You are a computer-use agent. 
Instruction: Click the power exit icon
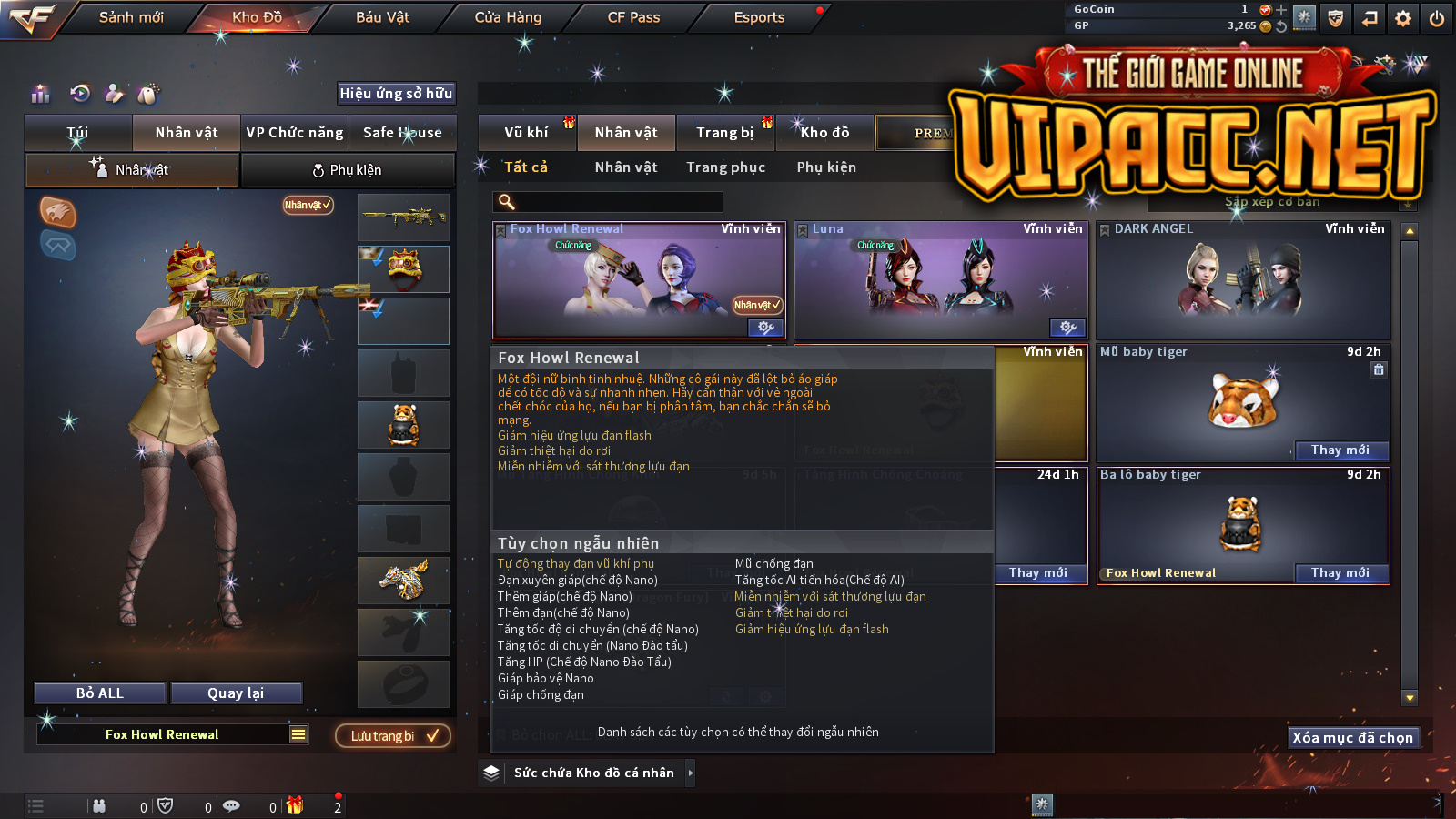tap(1437, 18)
